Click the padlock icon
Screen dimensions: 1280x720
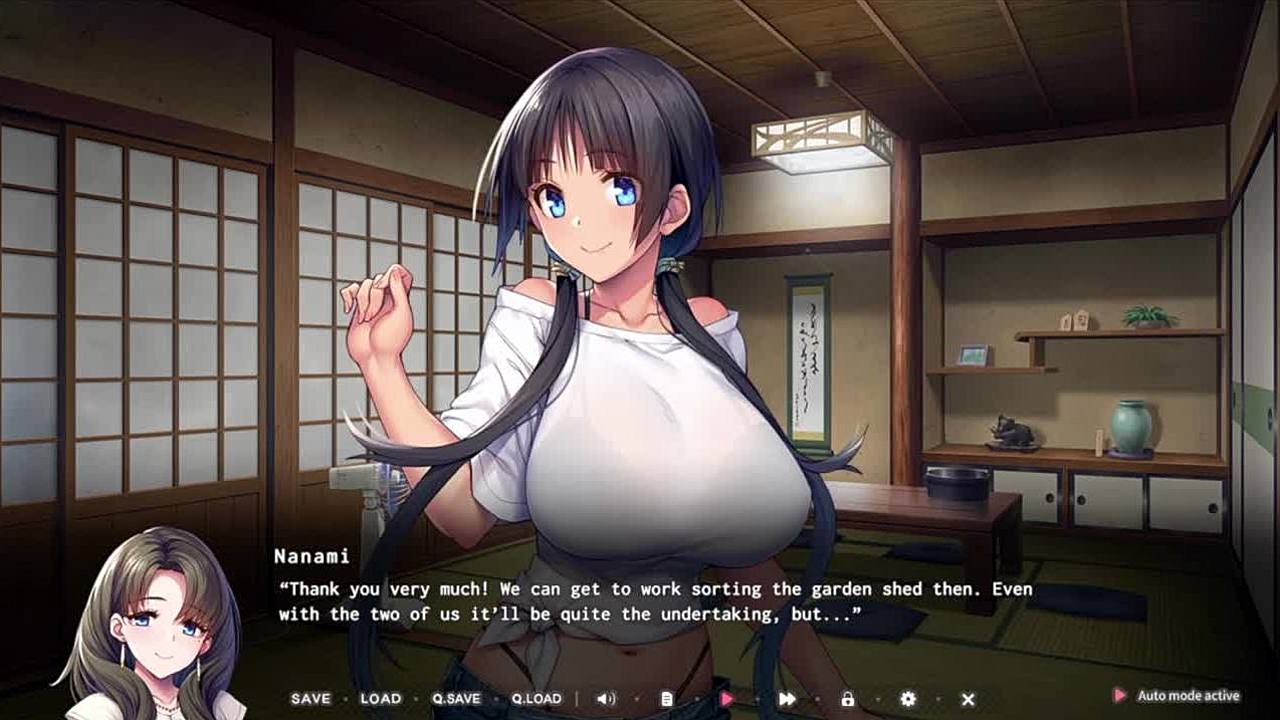pos(847,699)
